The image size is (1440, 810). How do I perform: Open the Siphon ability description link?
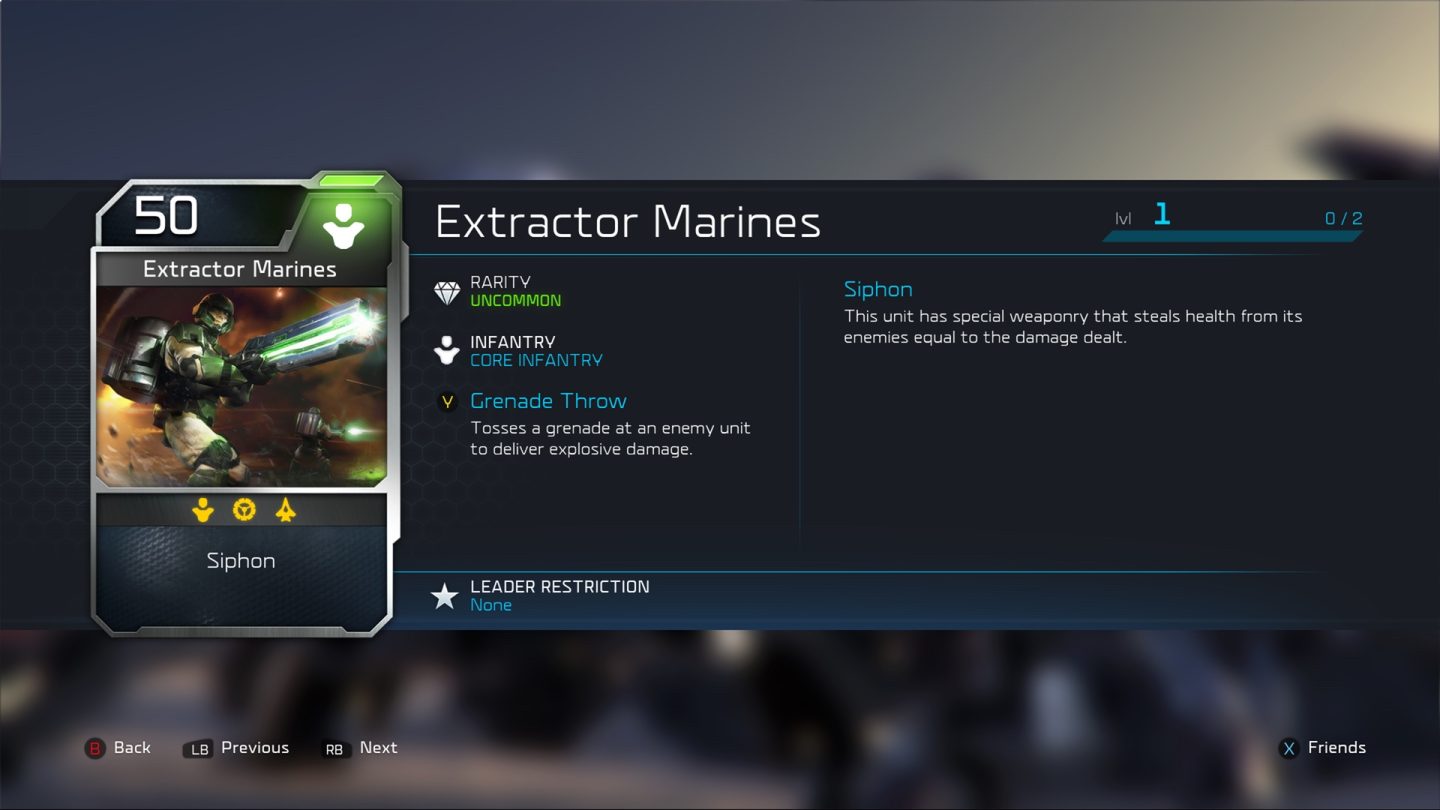coord(878,289)
